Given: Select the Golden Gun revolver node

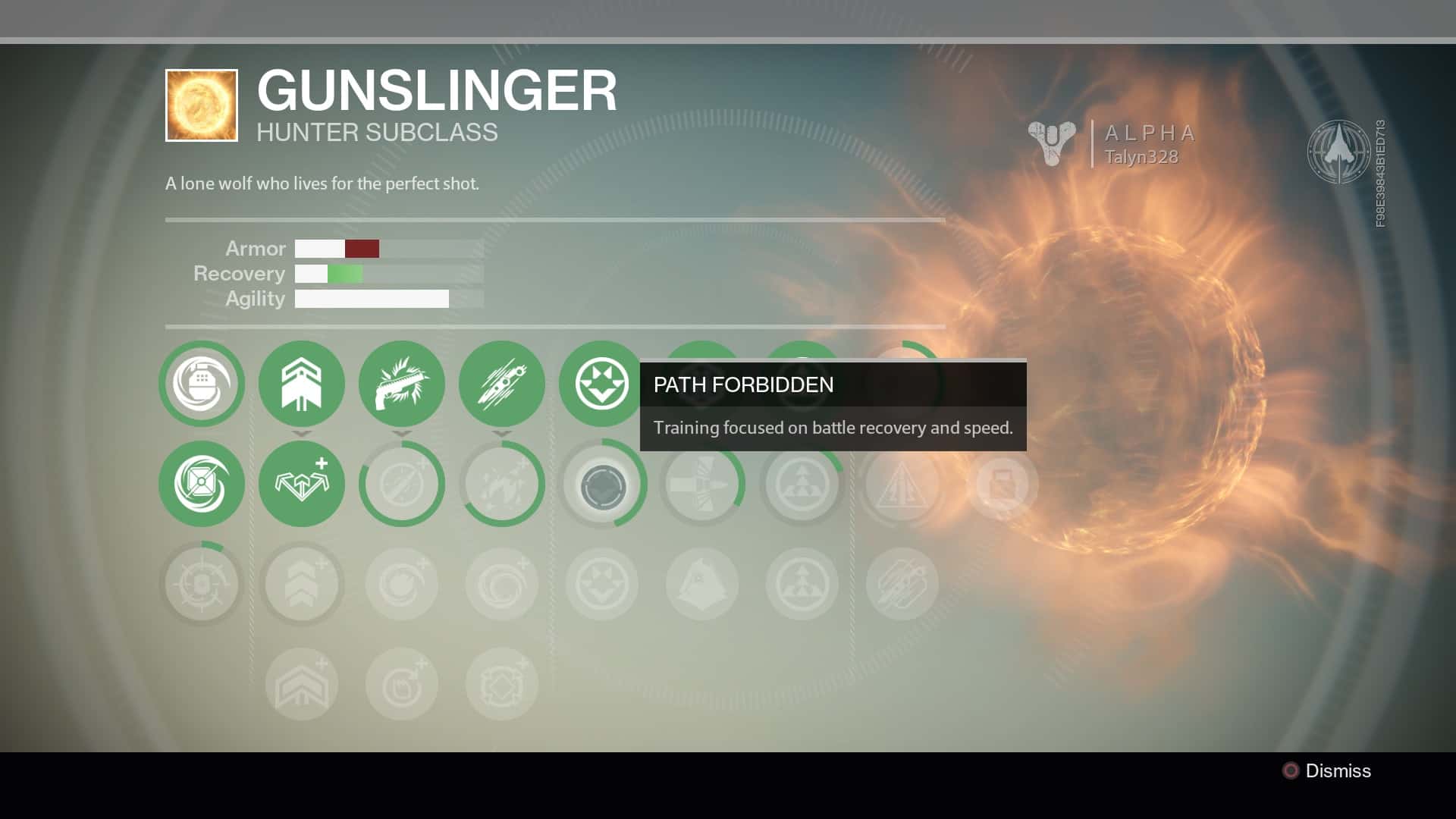Looking at the screenshot, I should (402, 384).
